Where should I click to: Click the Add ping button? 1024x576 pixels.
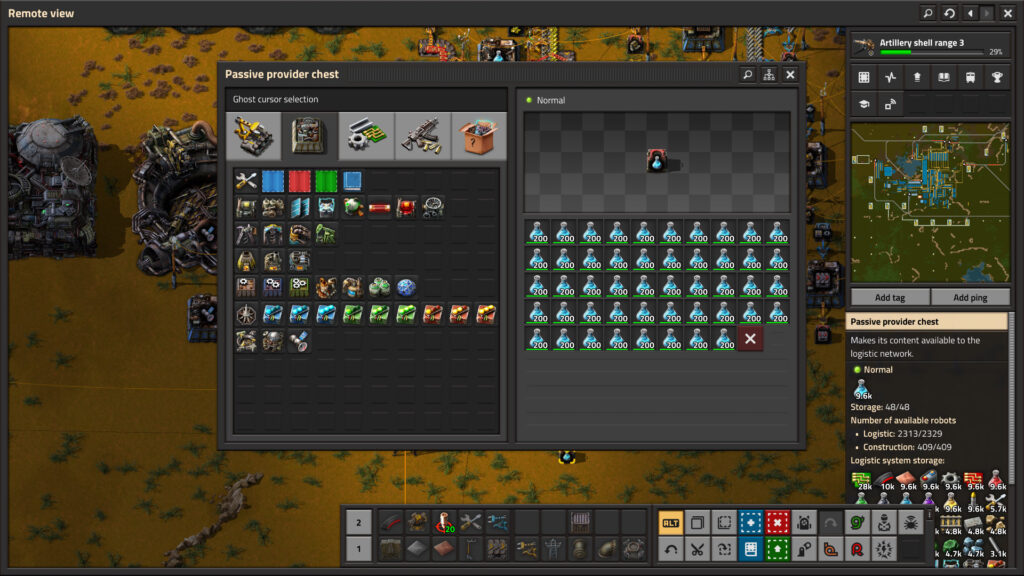969,298
